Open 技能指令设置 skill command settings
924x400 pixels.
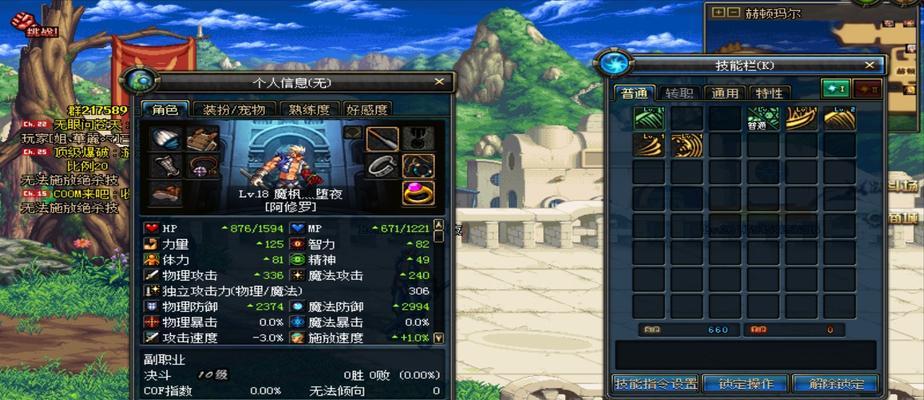point(655,384)
